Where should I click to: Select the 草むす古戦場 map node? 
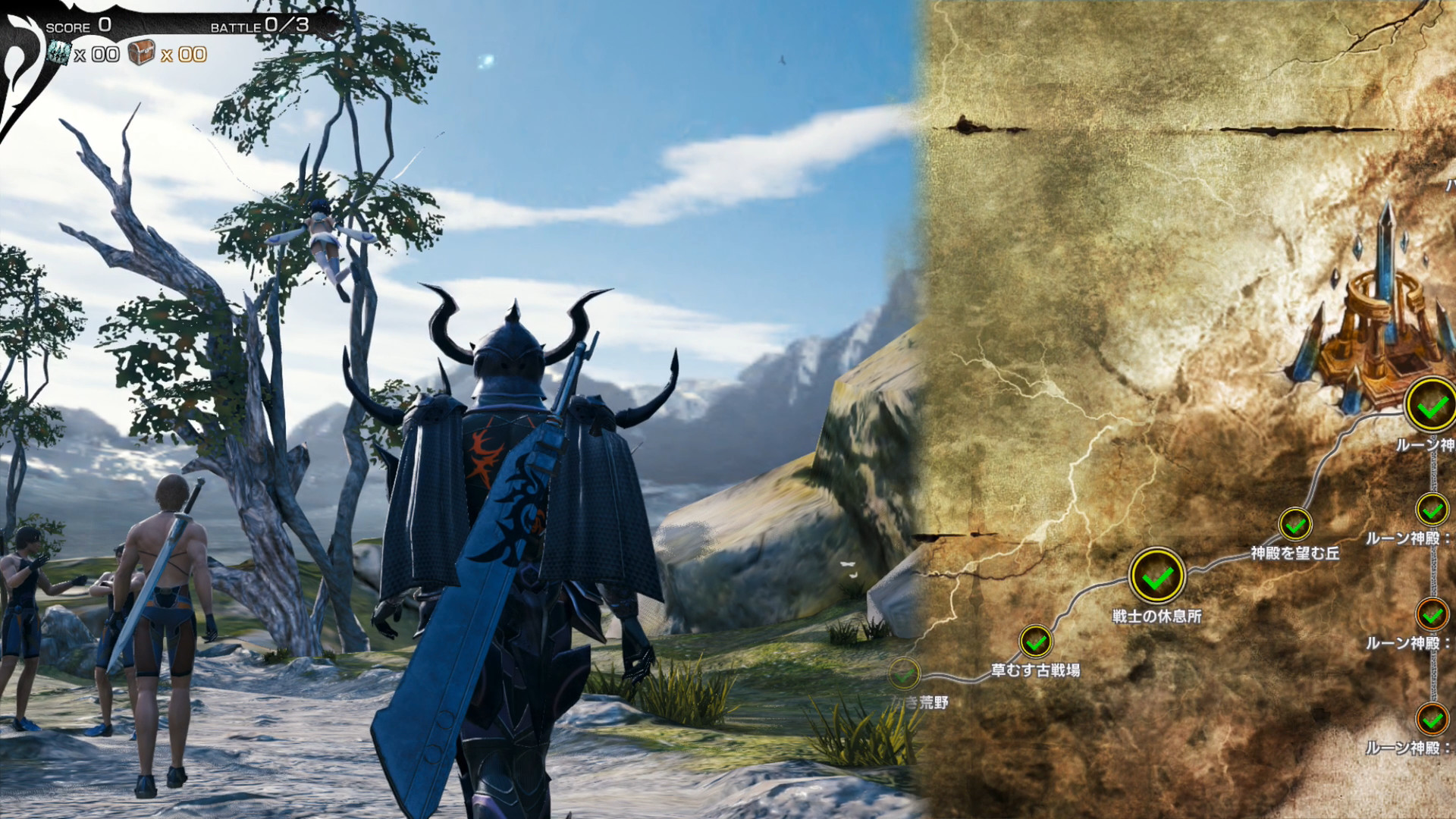(1035, 642)
